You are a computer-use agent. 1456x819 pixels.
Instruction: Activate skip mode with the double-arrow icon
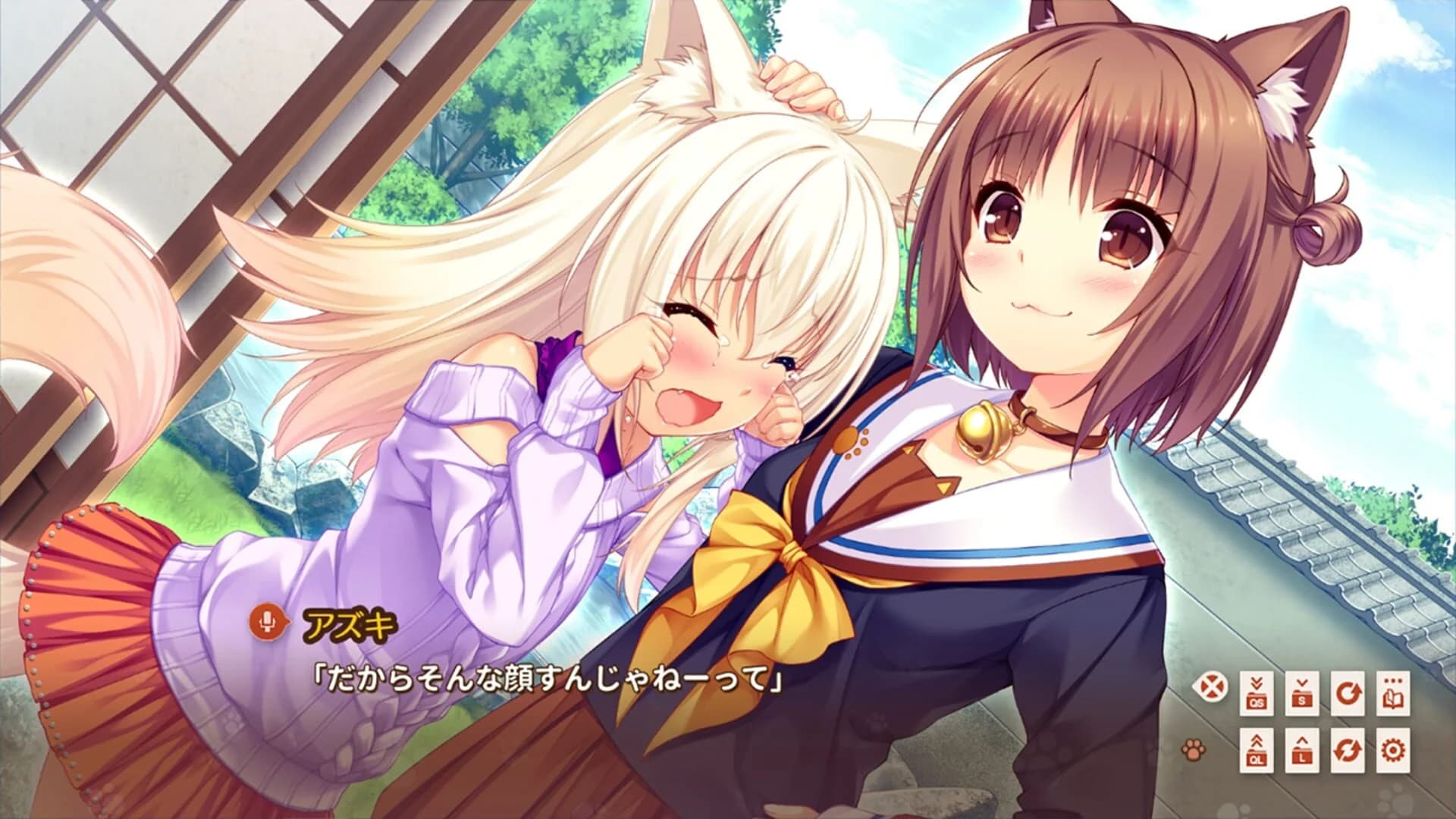pyautogui.click(x=1349, y=751)
